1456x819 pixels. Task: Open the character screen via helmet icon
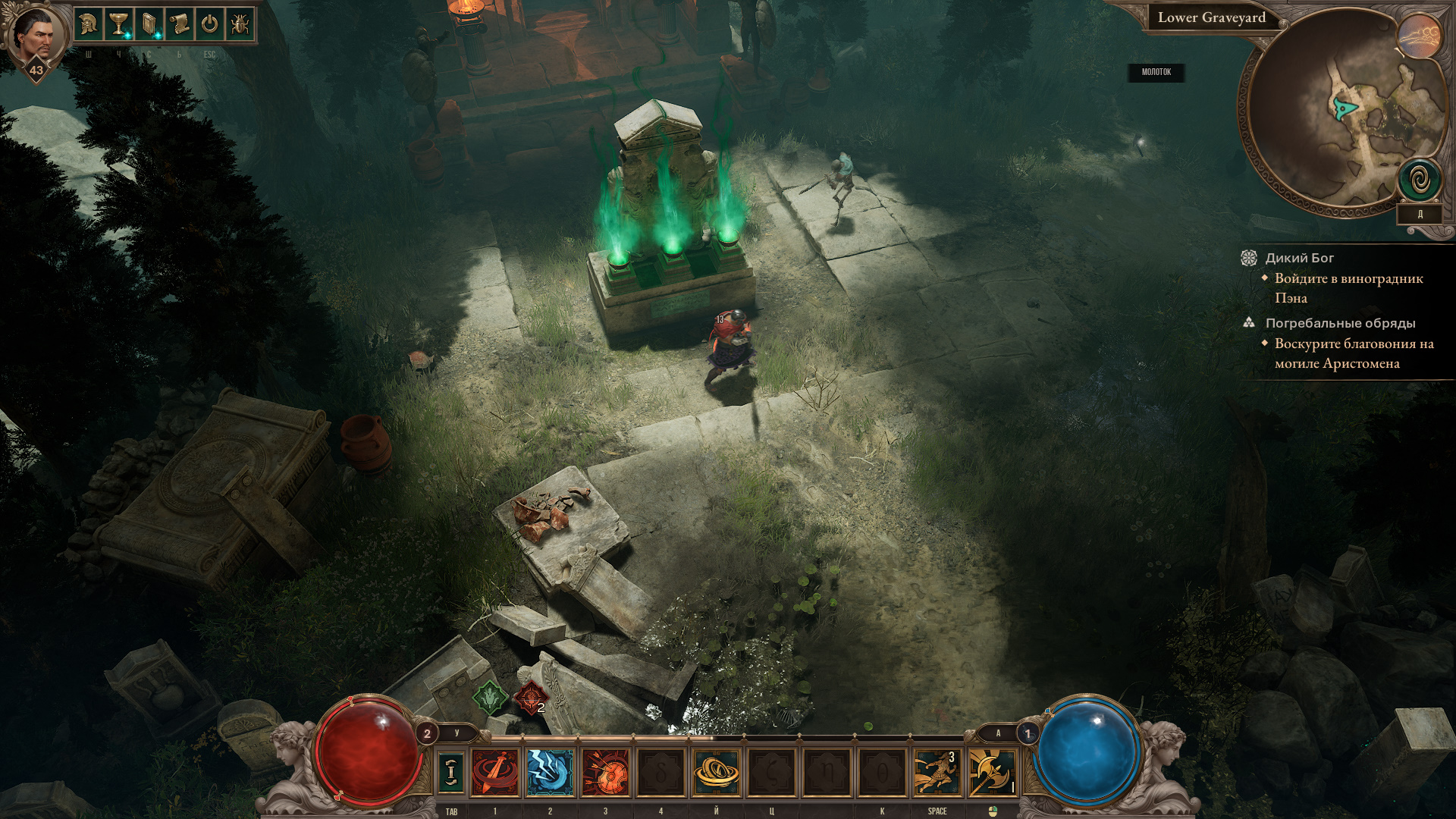click(89, 25)
